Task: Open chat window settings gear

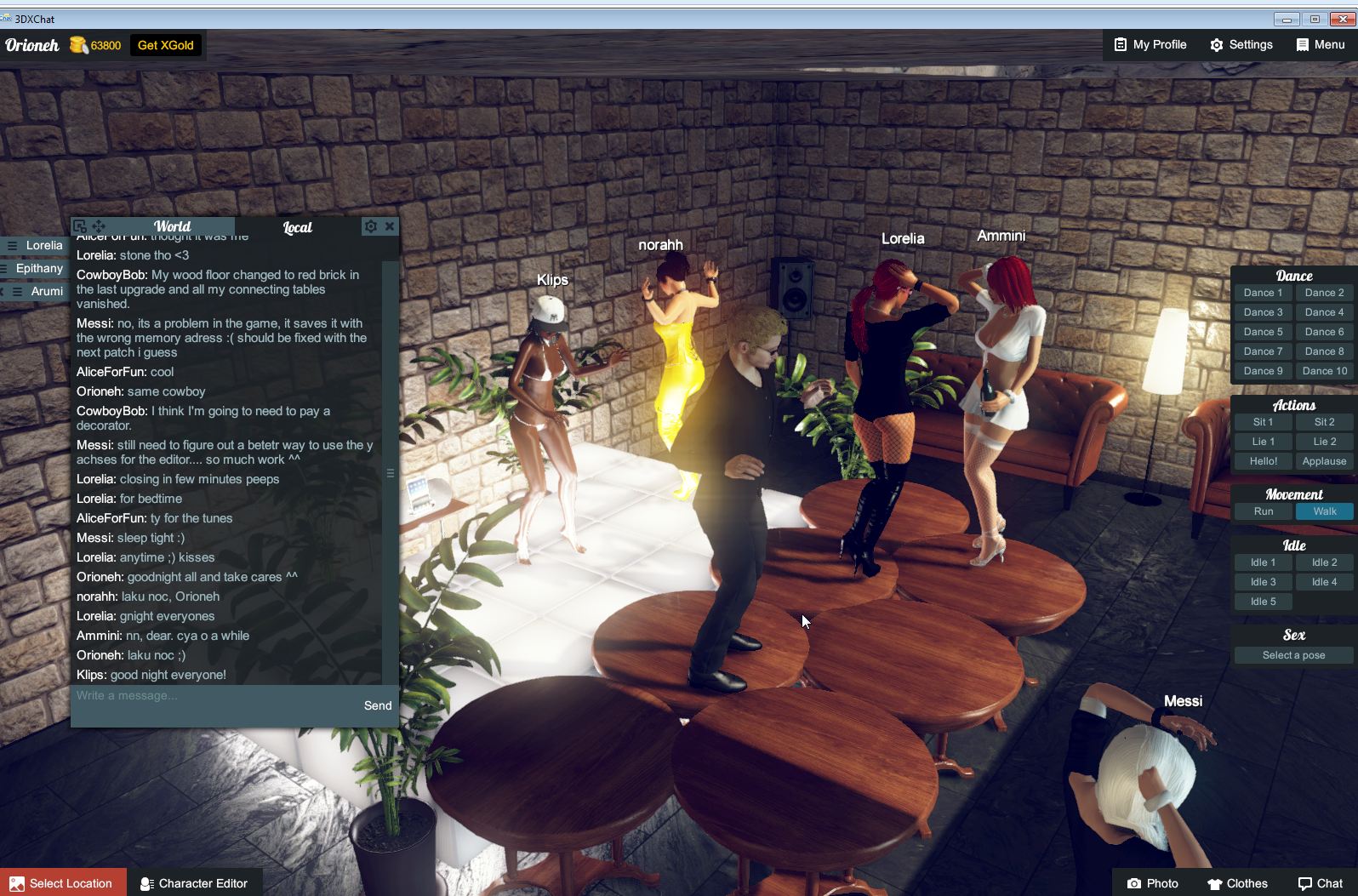Action: coord(371,226)
